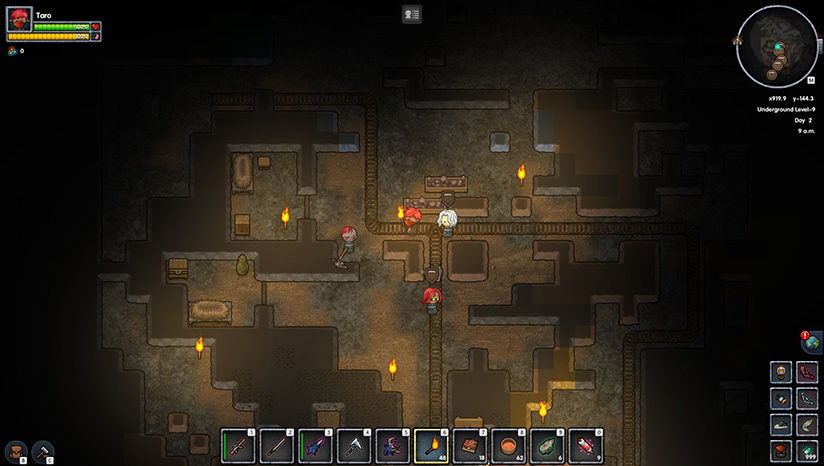Open the circular minimap
This screenshot has height=466, width=824.
pos(776,46)
